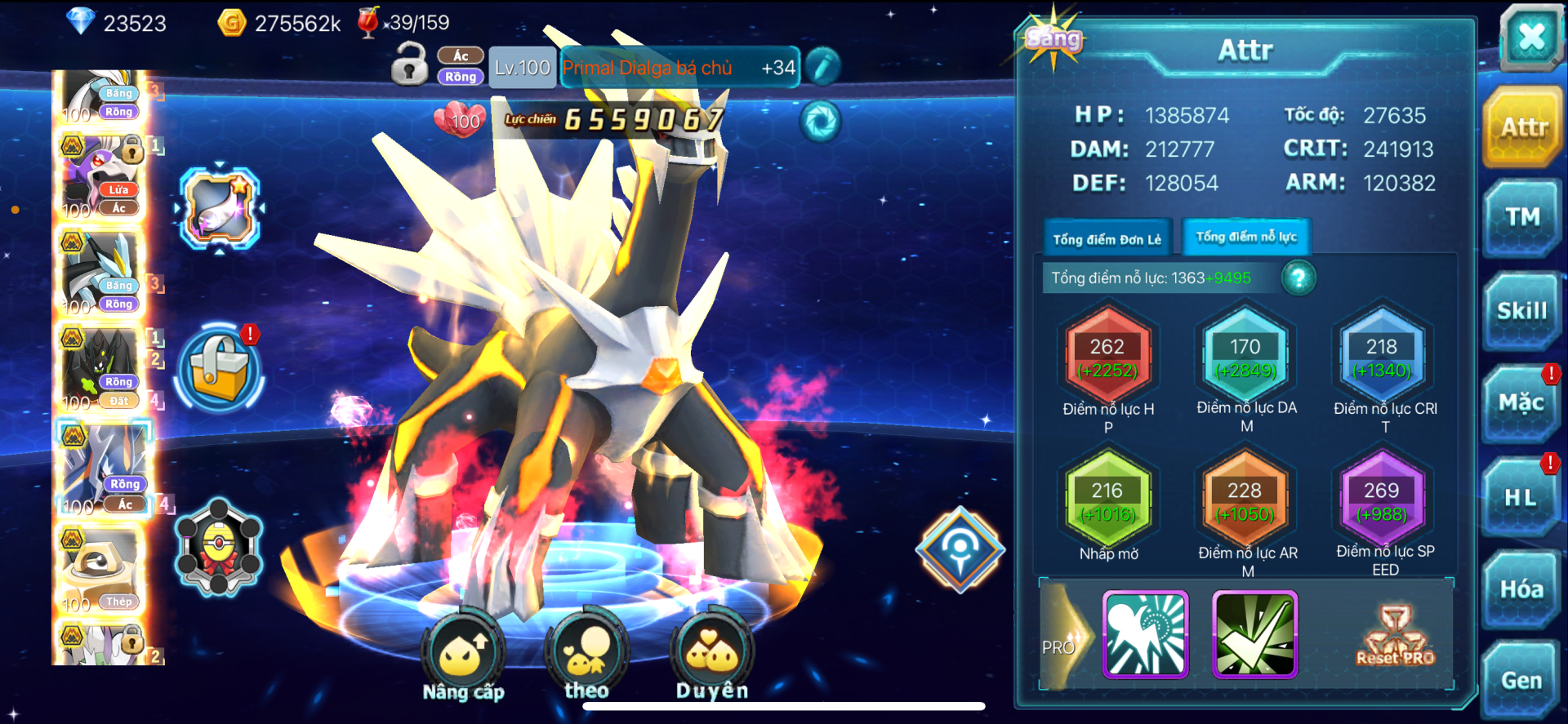This screenshot has width=1568, height=724.
Task: Open the HL side tab
Action: point(1521,497)
